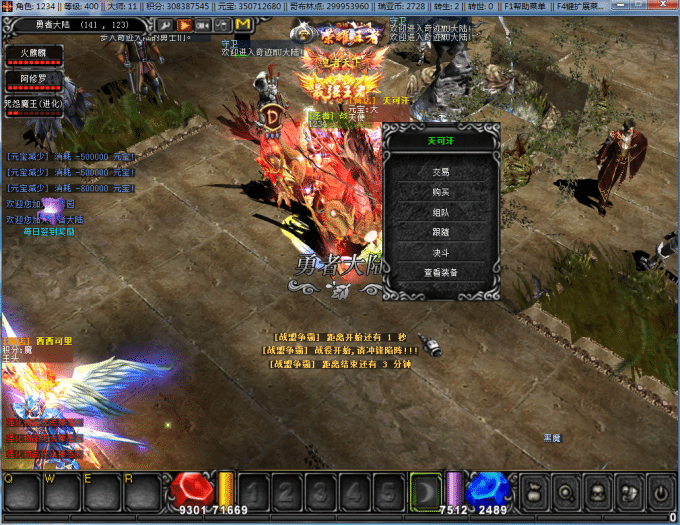This screenshot has height=525, width=680.
Task: Choose 跟随 (Follow) in the player menu
Action: click(x=440, y=233)
